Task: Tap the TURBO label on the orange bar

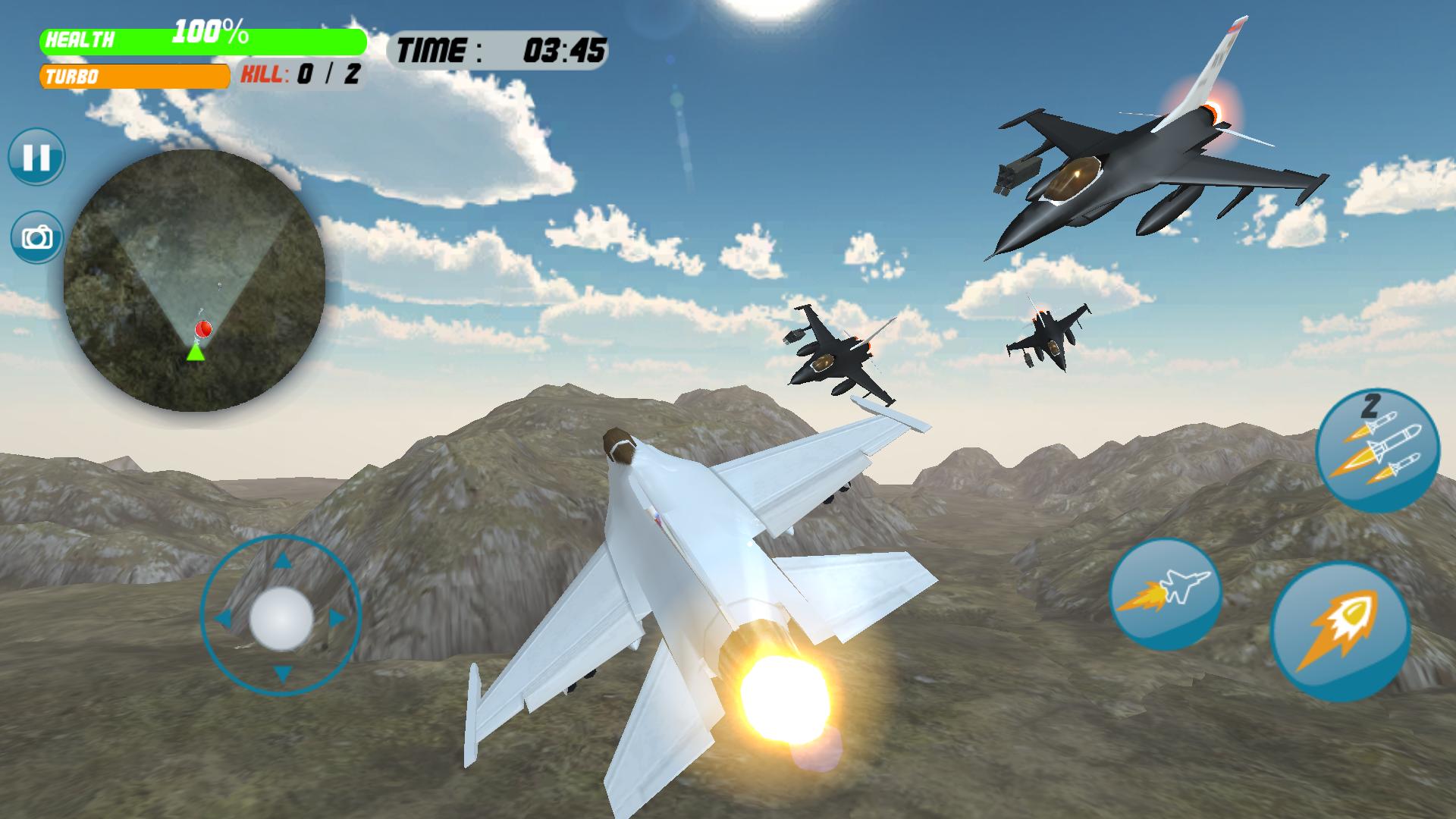Action: tap(74, 75)
